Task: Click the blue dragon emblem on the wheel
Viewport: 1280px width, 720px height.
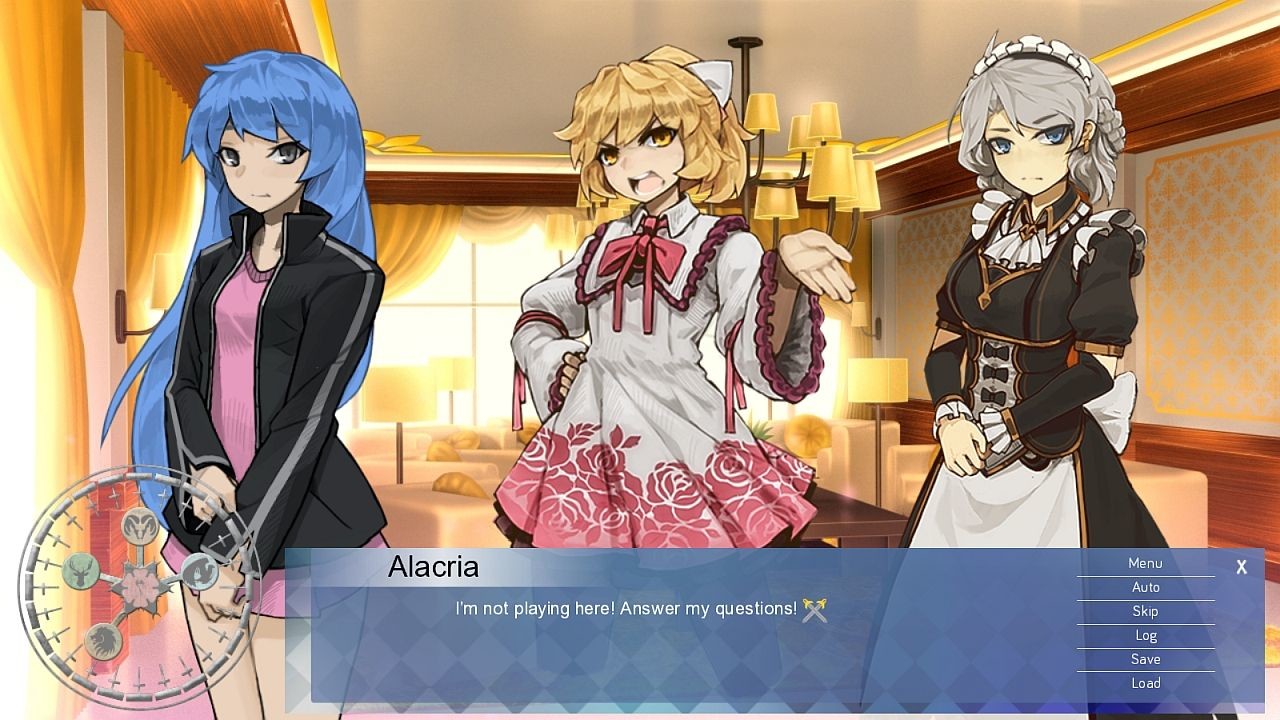Action: [x=199, y=573]
